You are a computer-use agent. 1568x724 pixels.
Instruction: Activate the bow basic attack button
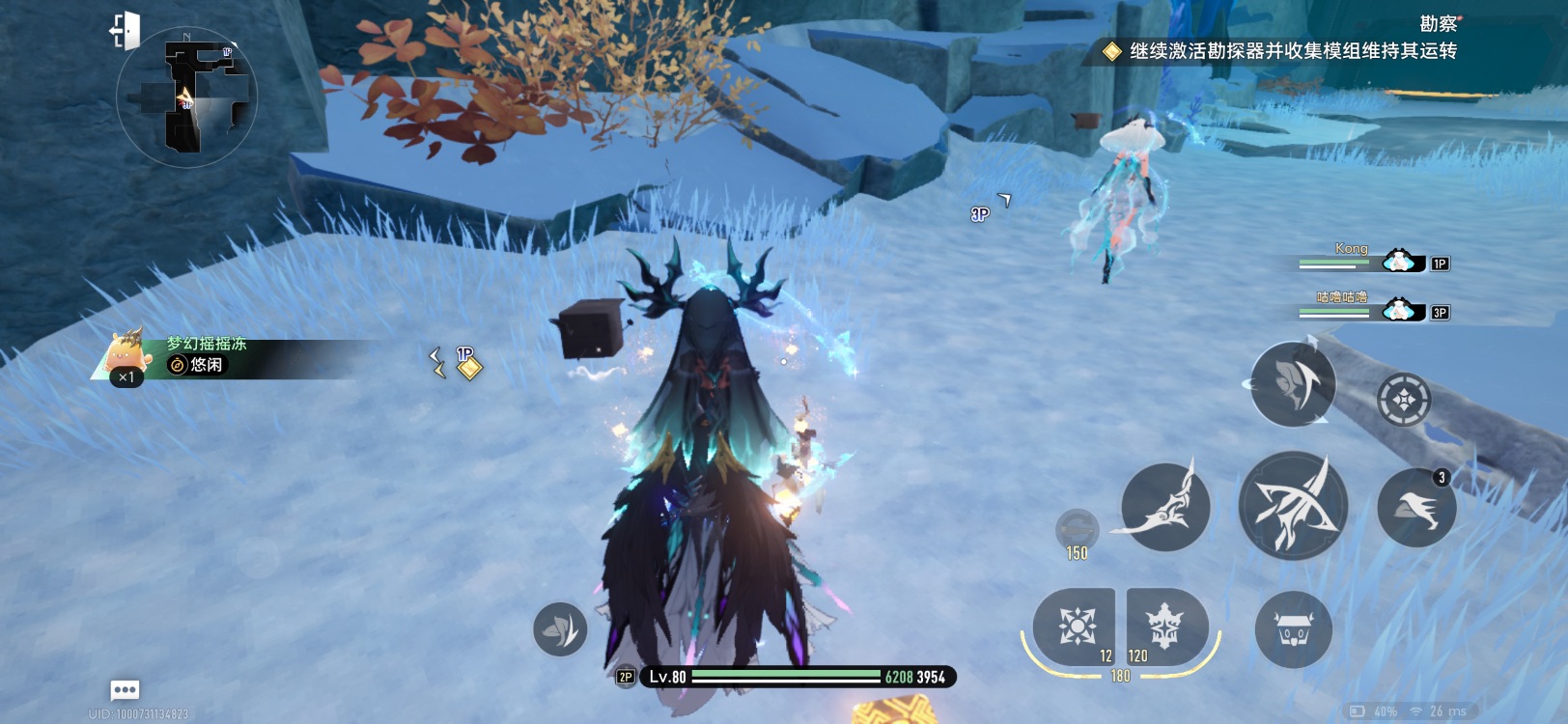(1293, 505)
